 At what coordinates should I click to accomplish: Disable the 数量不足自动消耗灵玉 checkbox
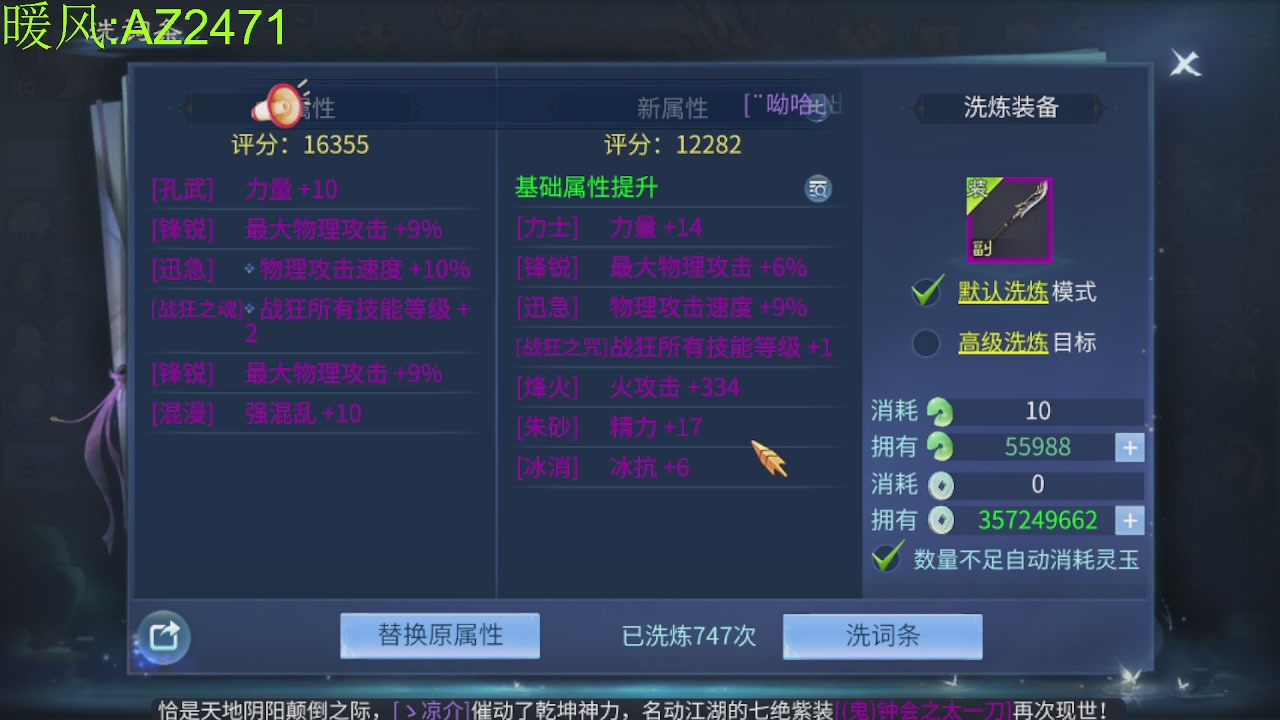coord(887,556)
